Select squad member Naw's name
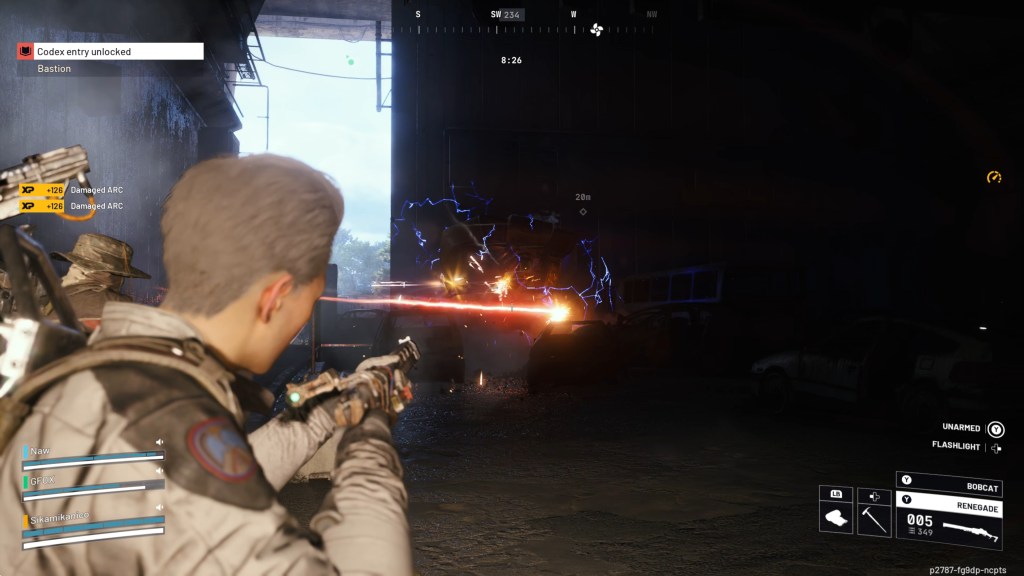Image resolution: width=1024 pixels, height=576 pixels. 40,451
